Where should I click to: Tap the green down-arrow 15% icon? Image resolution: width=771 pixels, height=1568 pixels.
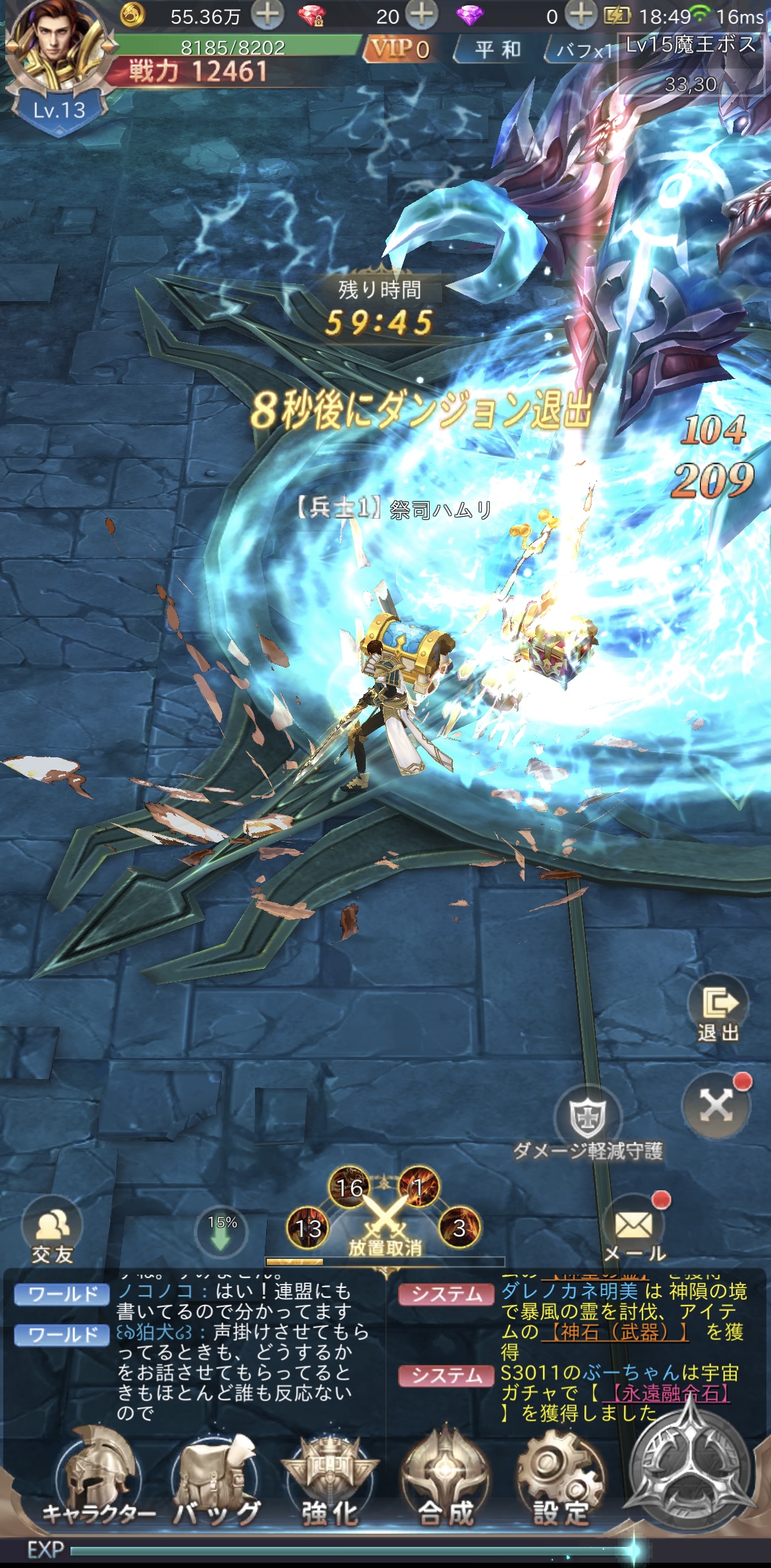222,1231
